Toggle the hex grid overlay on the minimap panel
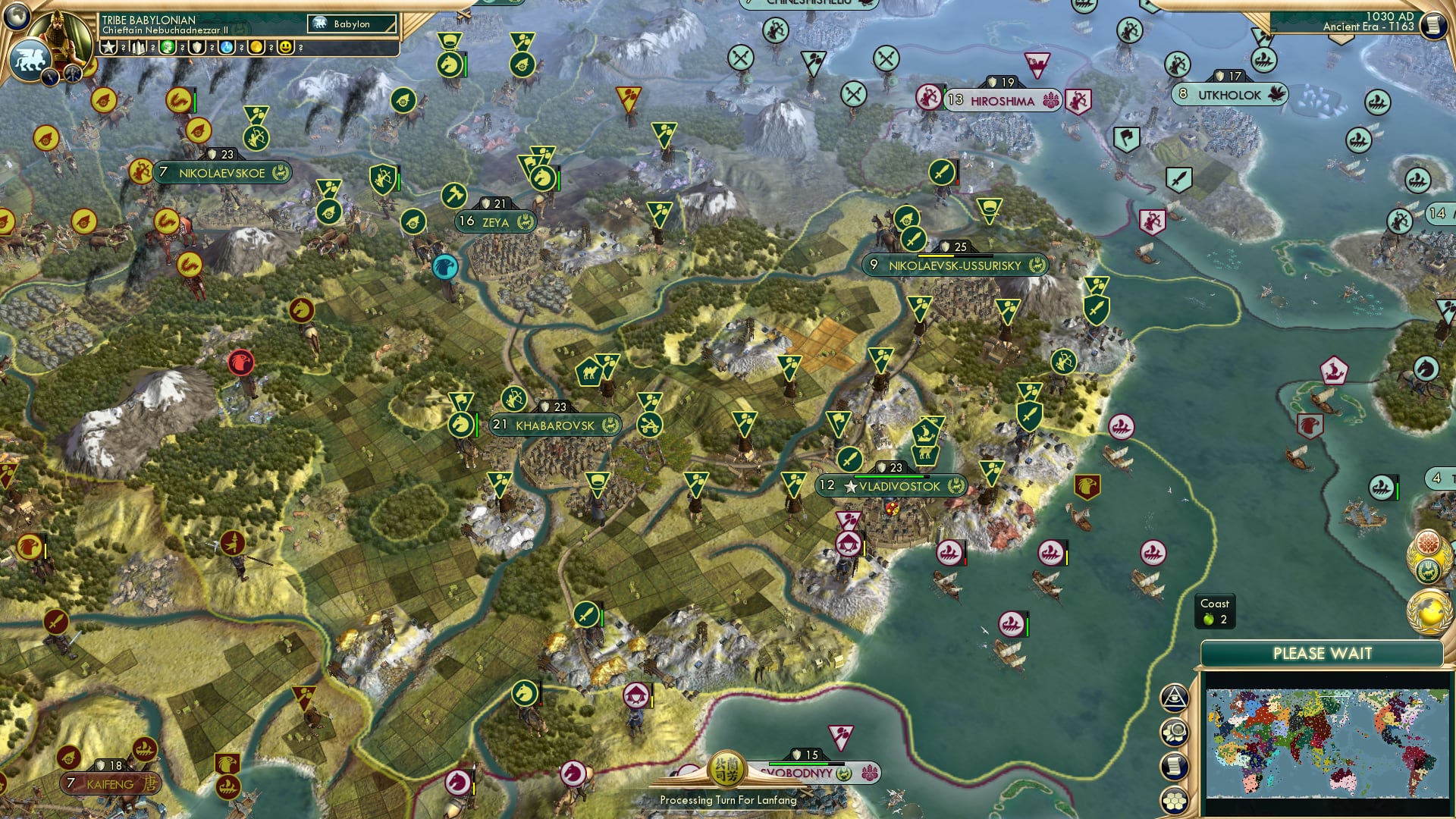1456x819 pixels. [1175, 802]
